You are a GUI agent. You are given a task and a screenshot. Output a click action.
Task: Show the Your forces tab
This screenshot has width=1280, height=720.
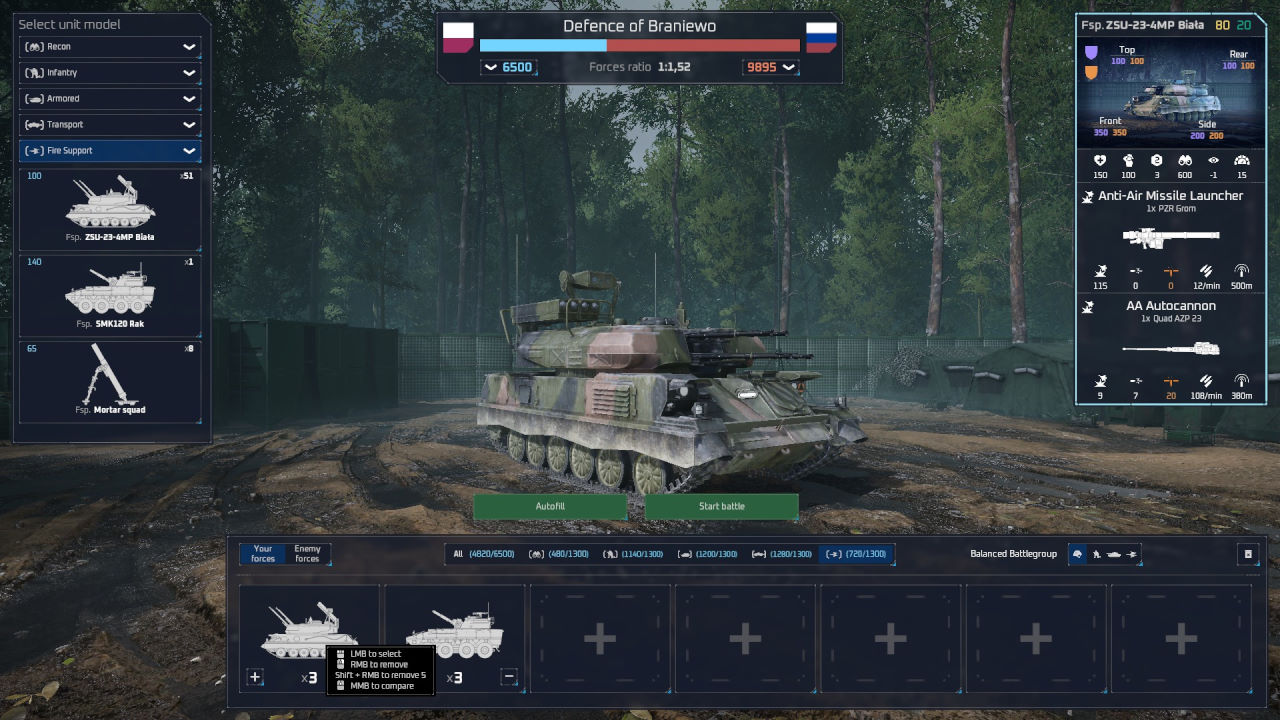(263, 553)
